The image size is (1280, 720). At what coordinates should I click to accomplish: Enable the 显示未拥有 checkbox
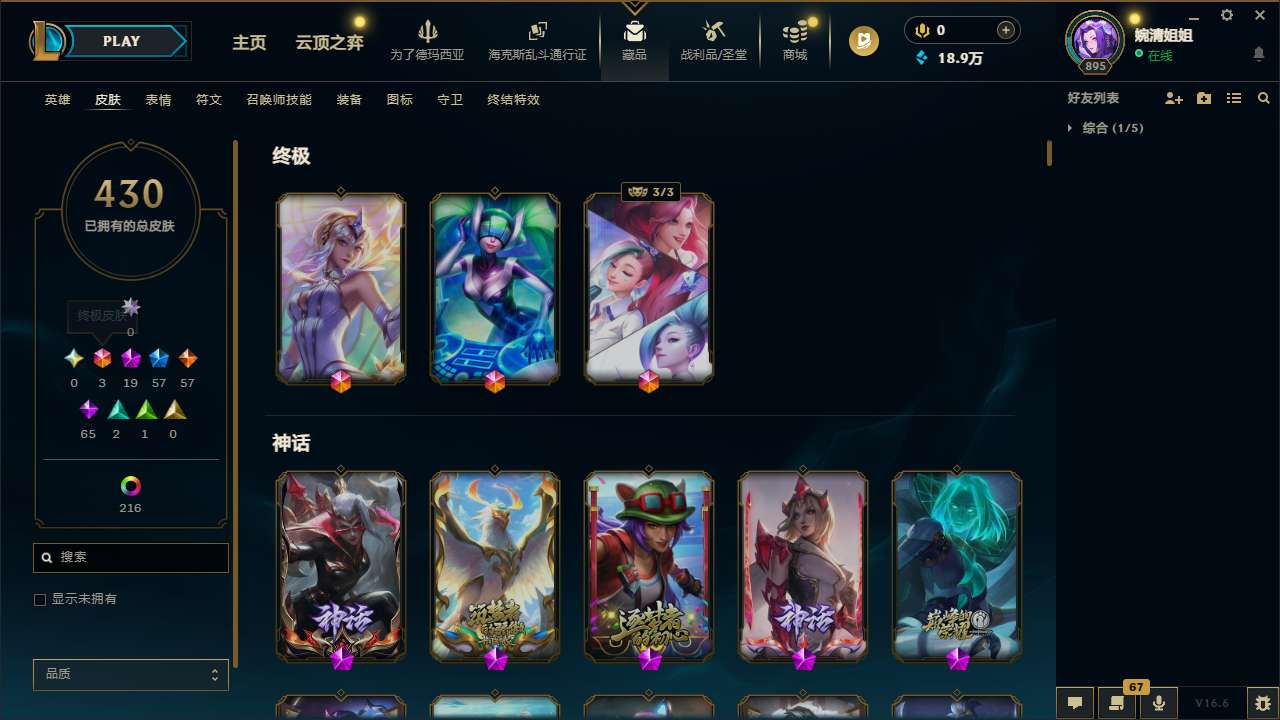40,599
